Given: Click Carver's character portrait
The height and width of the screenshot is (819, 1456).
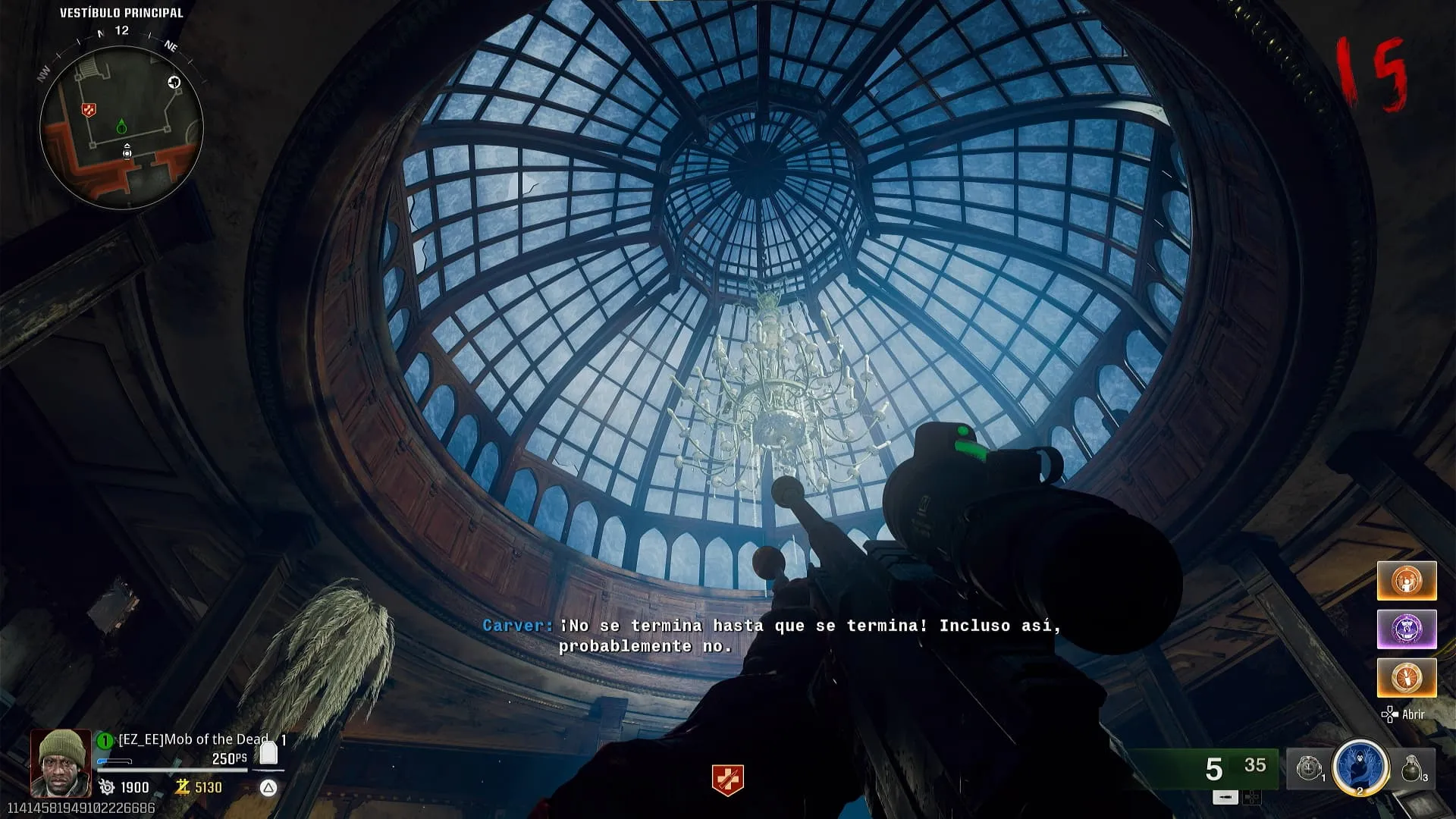Looking at the screenshot, I should pyautogui.click(x=61, y=762).
